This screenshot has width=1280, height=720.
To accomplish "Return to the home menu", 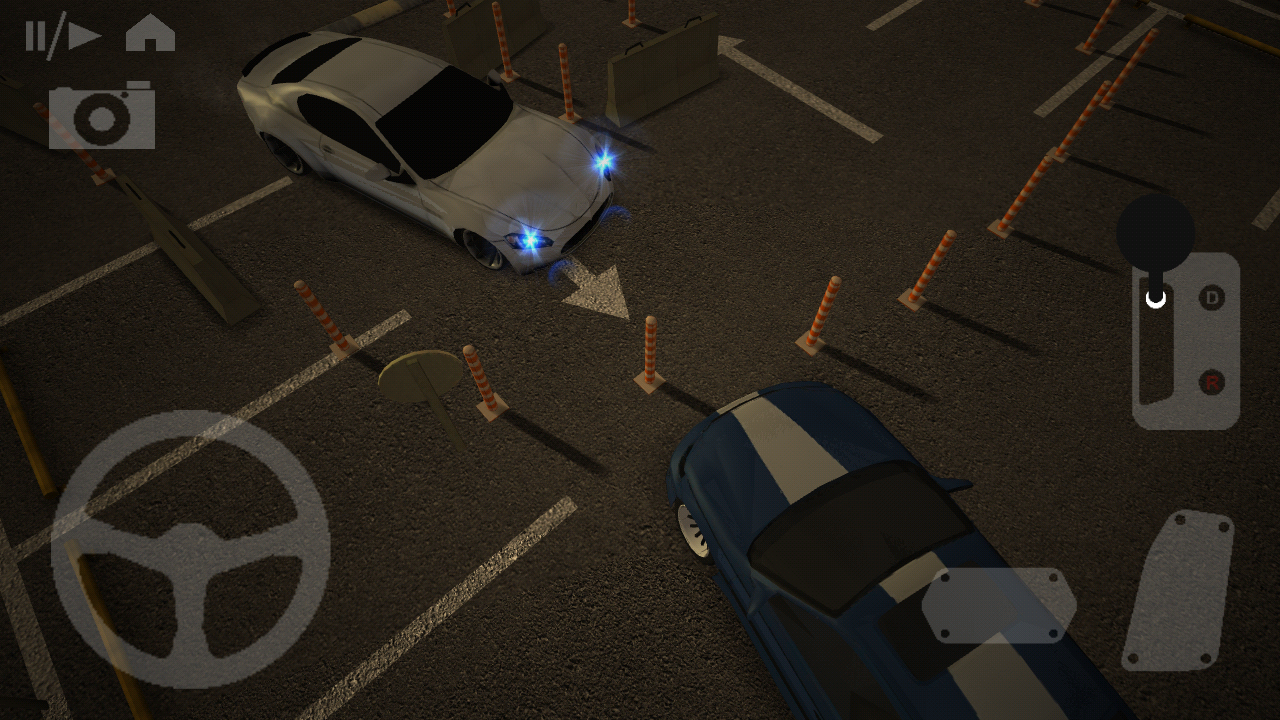I will point(150,34).
